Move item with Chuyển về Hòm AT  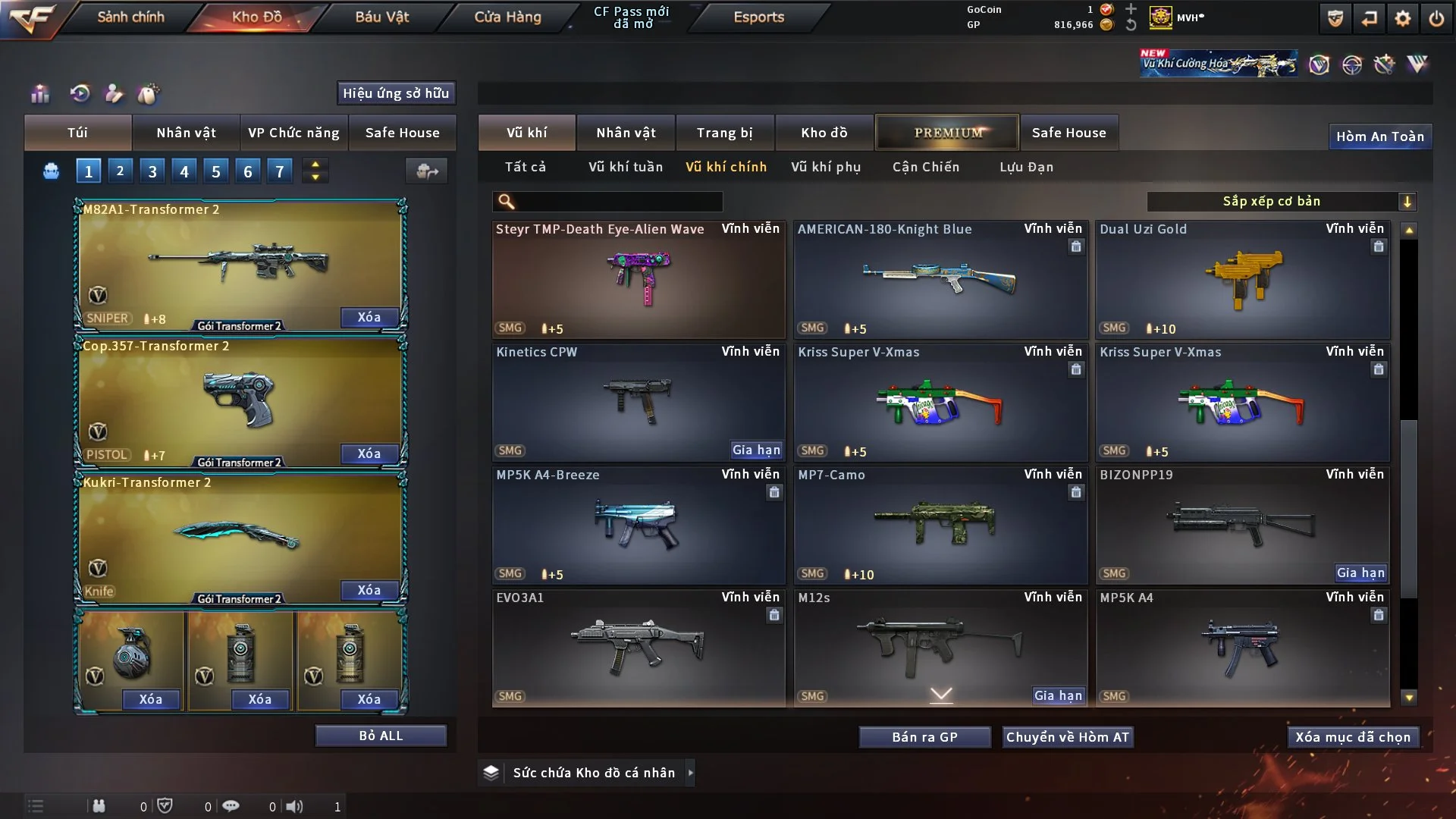coord(1068,737)
